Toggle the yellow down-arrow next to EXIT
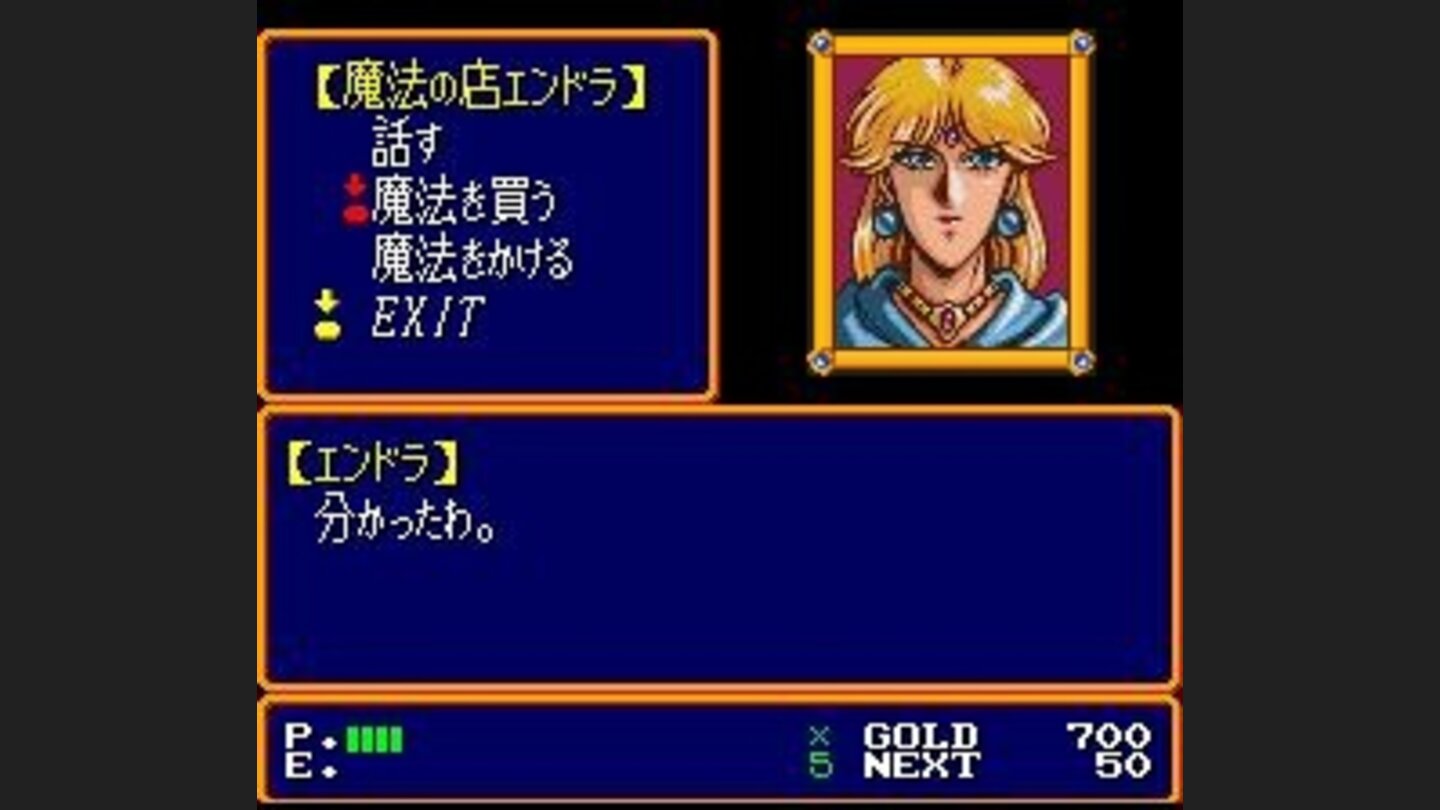 point(325,315)
